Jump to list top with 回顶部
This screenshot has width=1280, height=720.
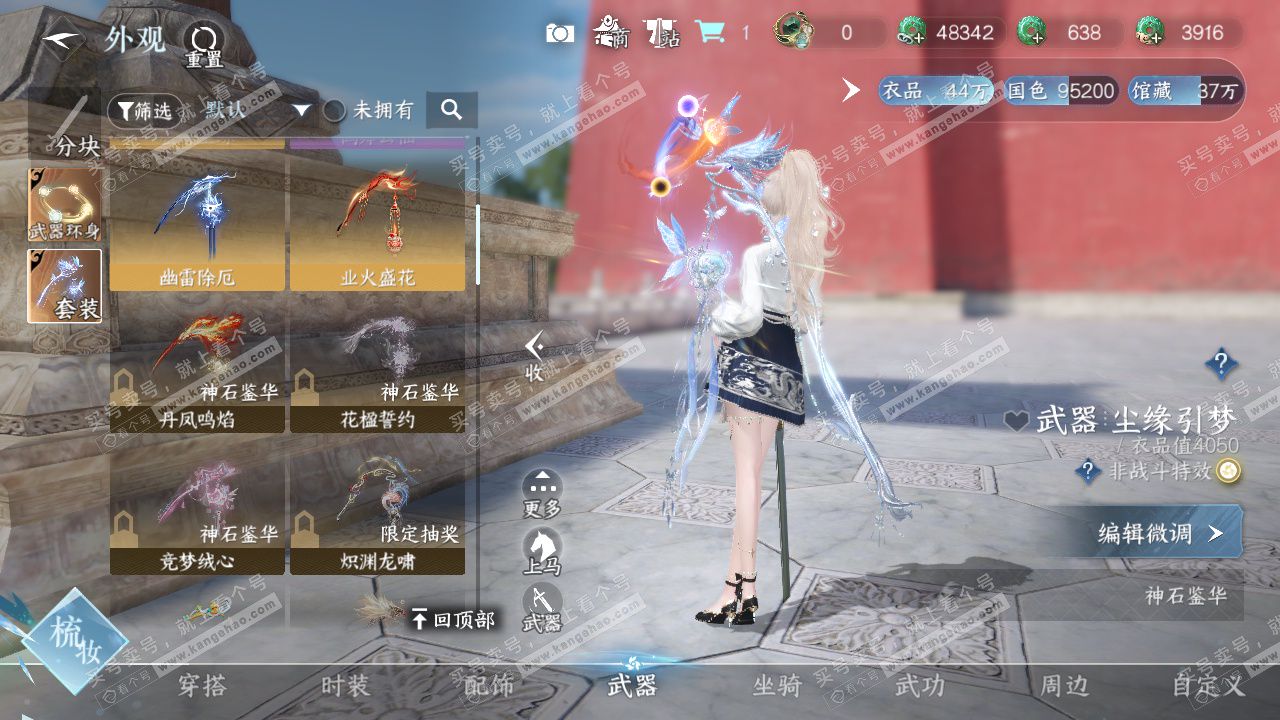[x=453, y=620]
